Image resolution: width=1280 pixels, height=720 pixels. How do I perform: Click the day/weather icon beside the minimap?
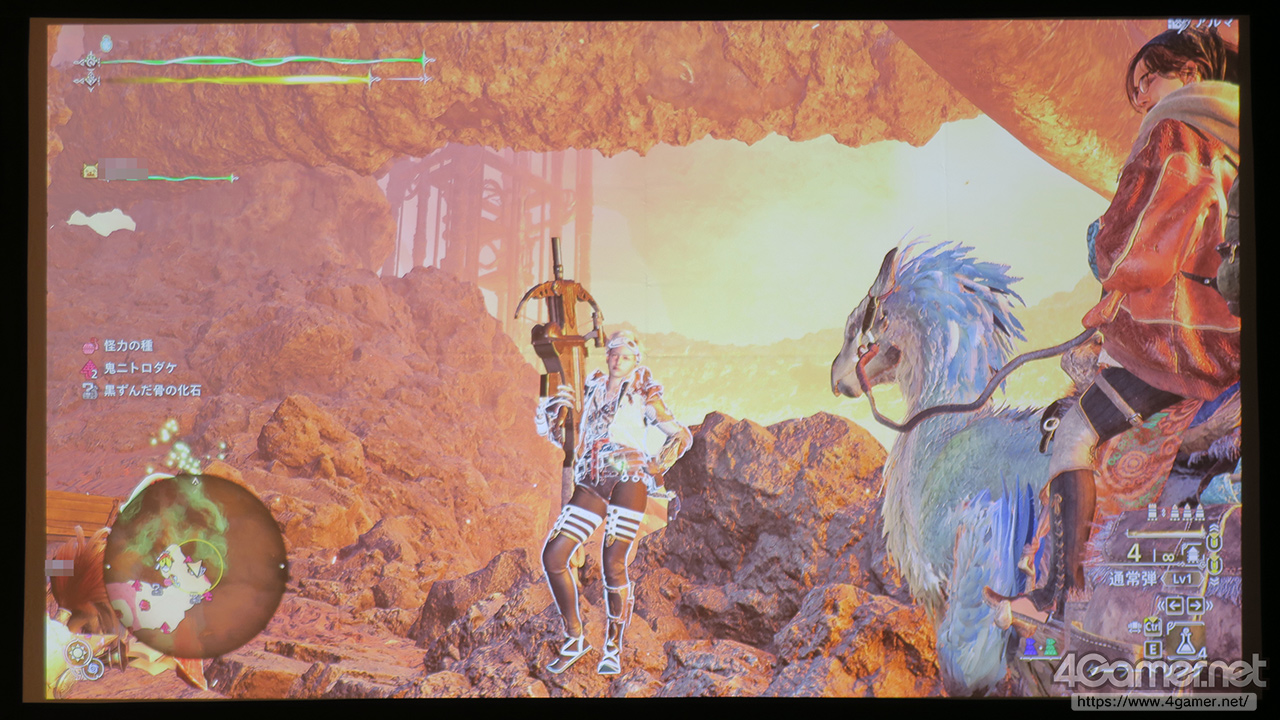[79, 653]
